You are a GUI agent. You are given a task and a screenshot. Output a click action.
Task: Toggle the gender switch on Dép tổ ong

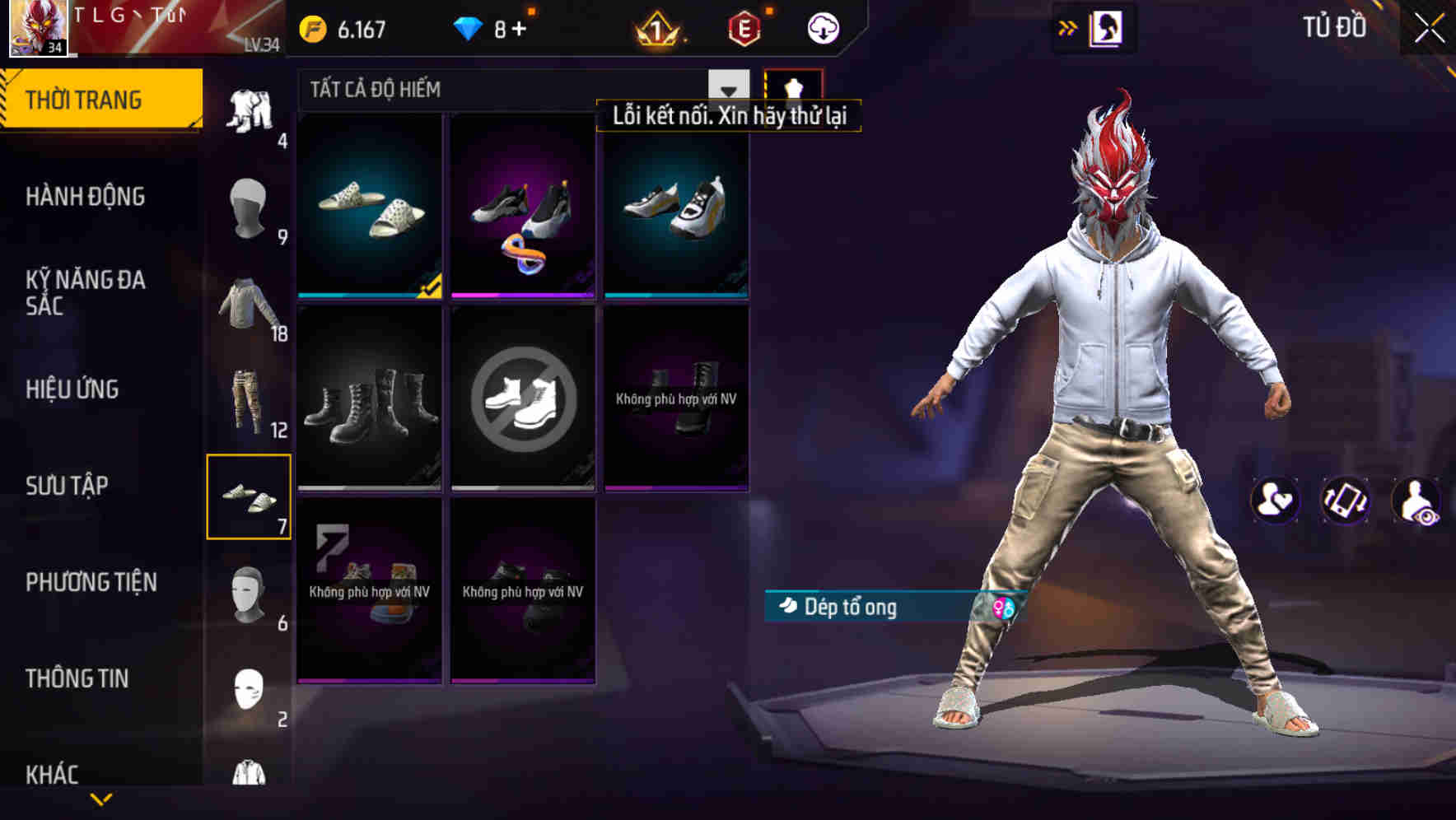pyautogui.click(x=1001, y=608)
